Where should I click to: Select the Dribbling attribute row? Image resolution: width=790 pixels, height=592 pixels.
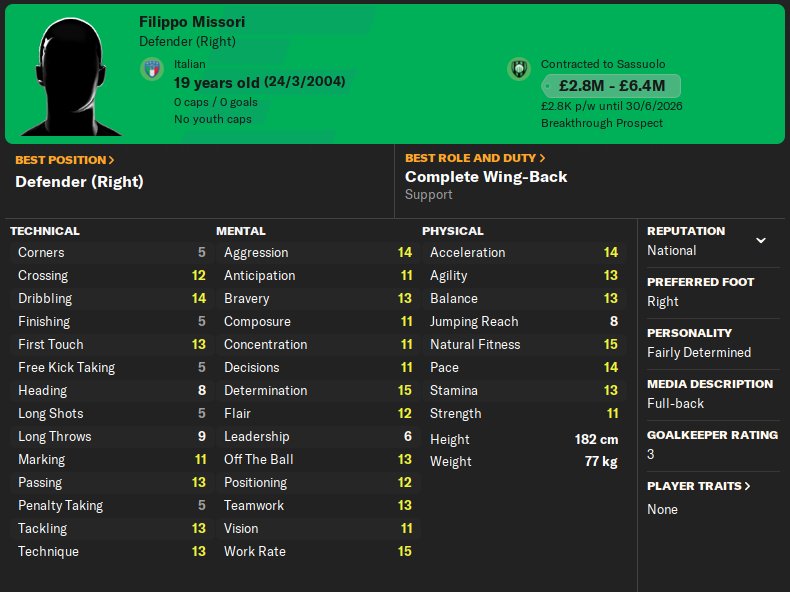(110, 298)
